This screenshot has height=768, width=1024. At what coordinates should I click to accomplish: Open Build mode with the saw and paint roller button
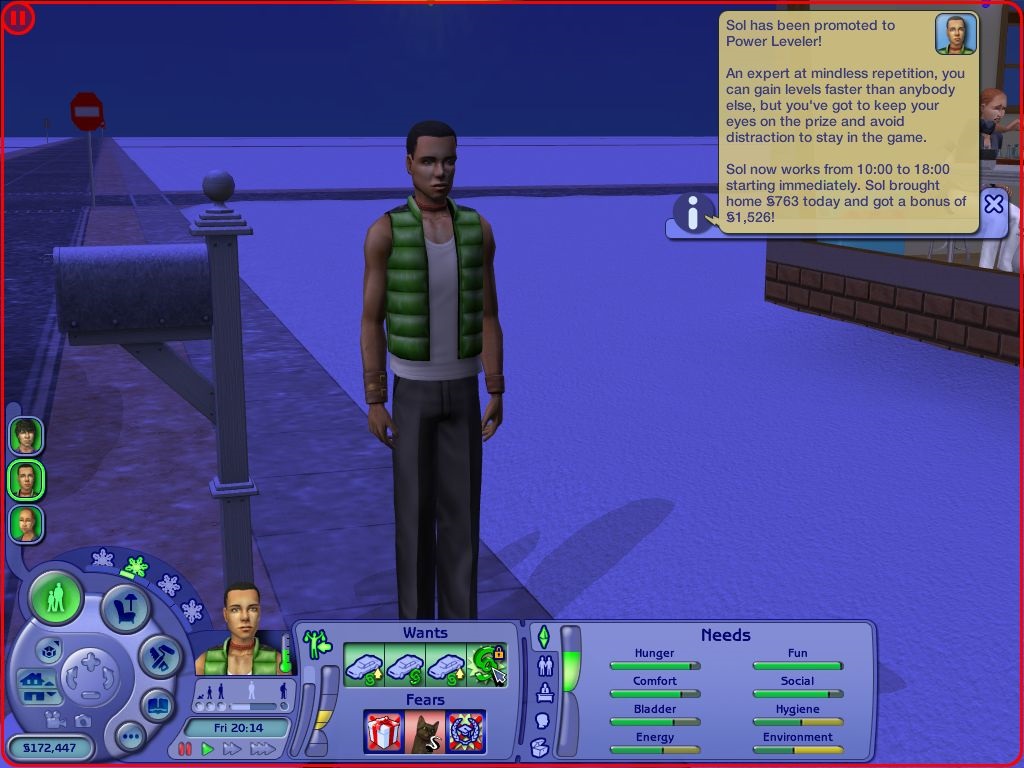(160, 655)
